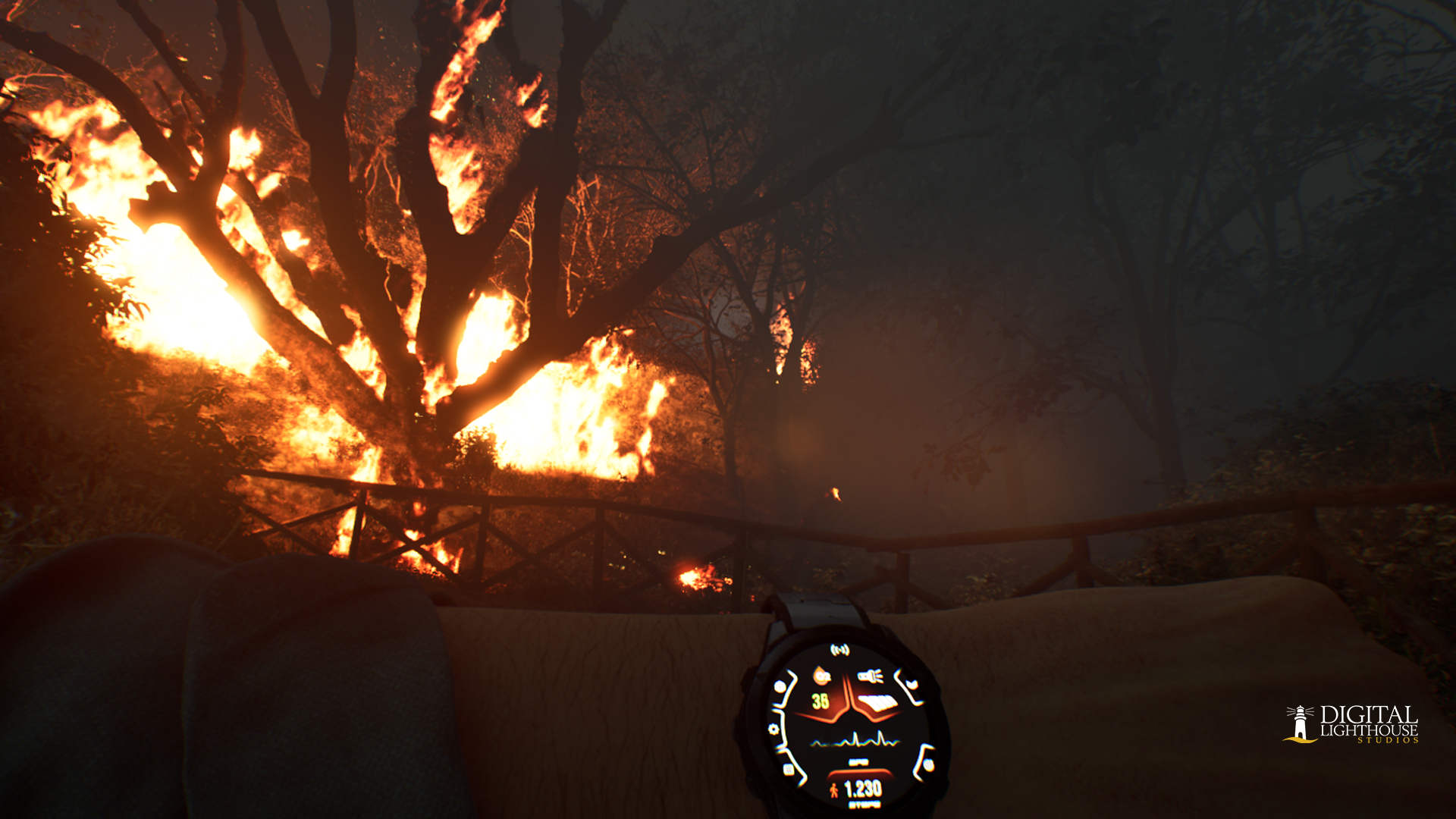The image size is (1456, 819).
Task: Open the gear settings icon on the watch
Action: click(x=773, y=730)
